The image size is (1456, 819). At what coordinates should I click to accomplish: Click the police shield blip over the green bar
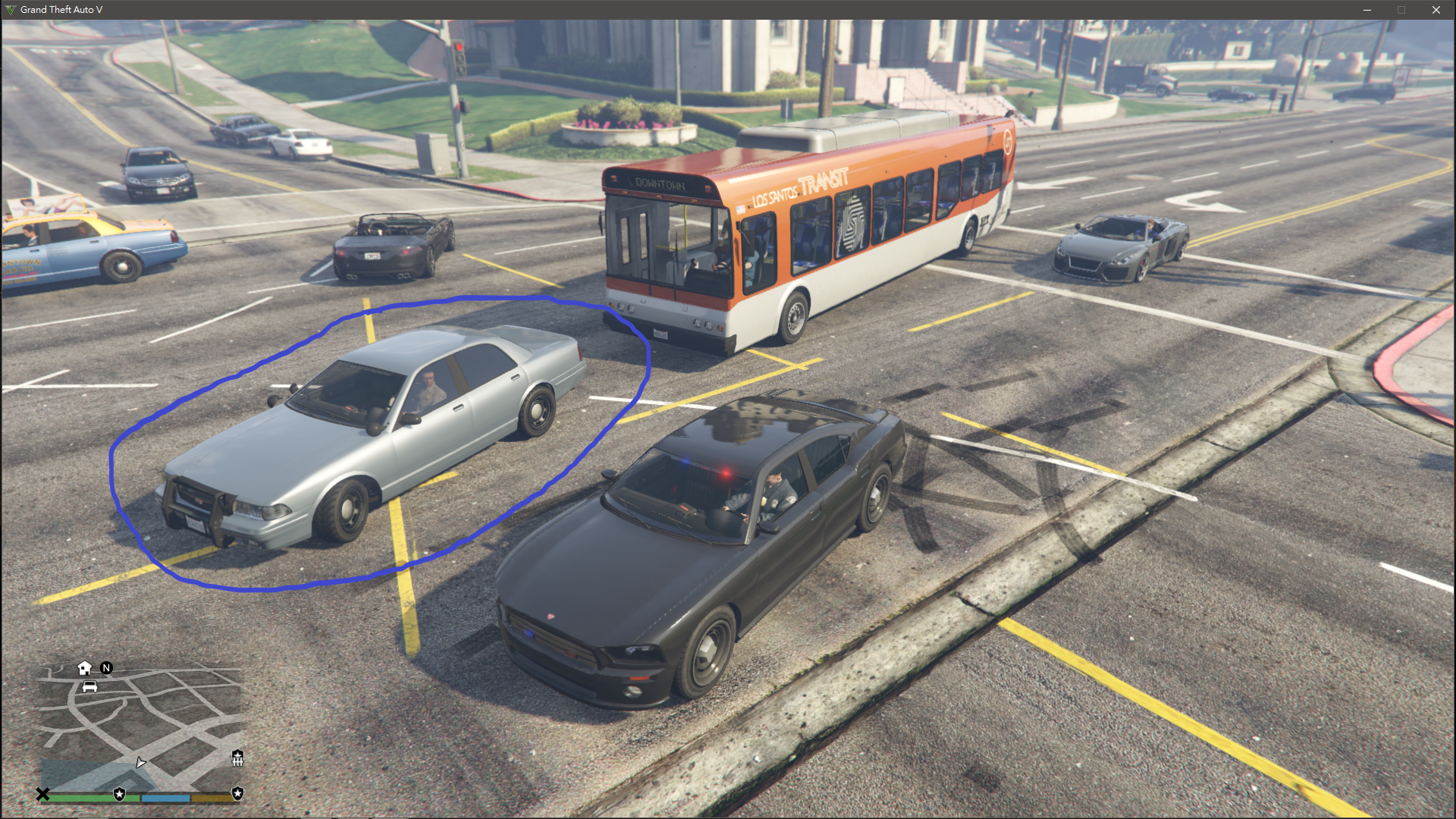[x=119, y=794]
